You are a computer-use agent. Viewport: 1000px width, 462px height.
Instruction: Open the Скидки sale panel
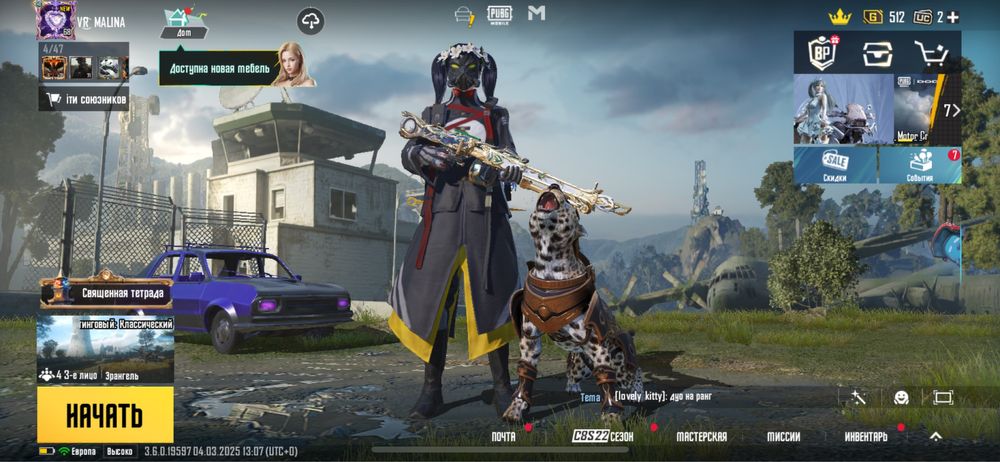point(835,166)
